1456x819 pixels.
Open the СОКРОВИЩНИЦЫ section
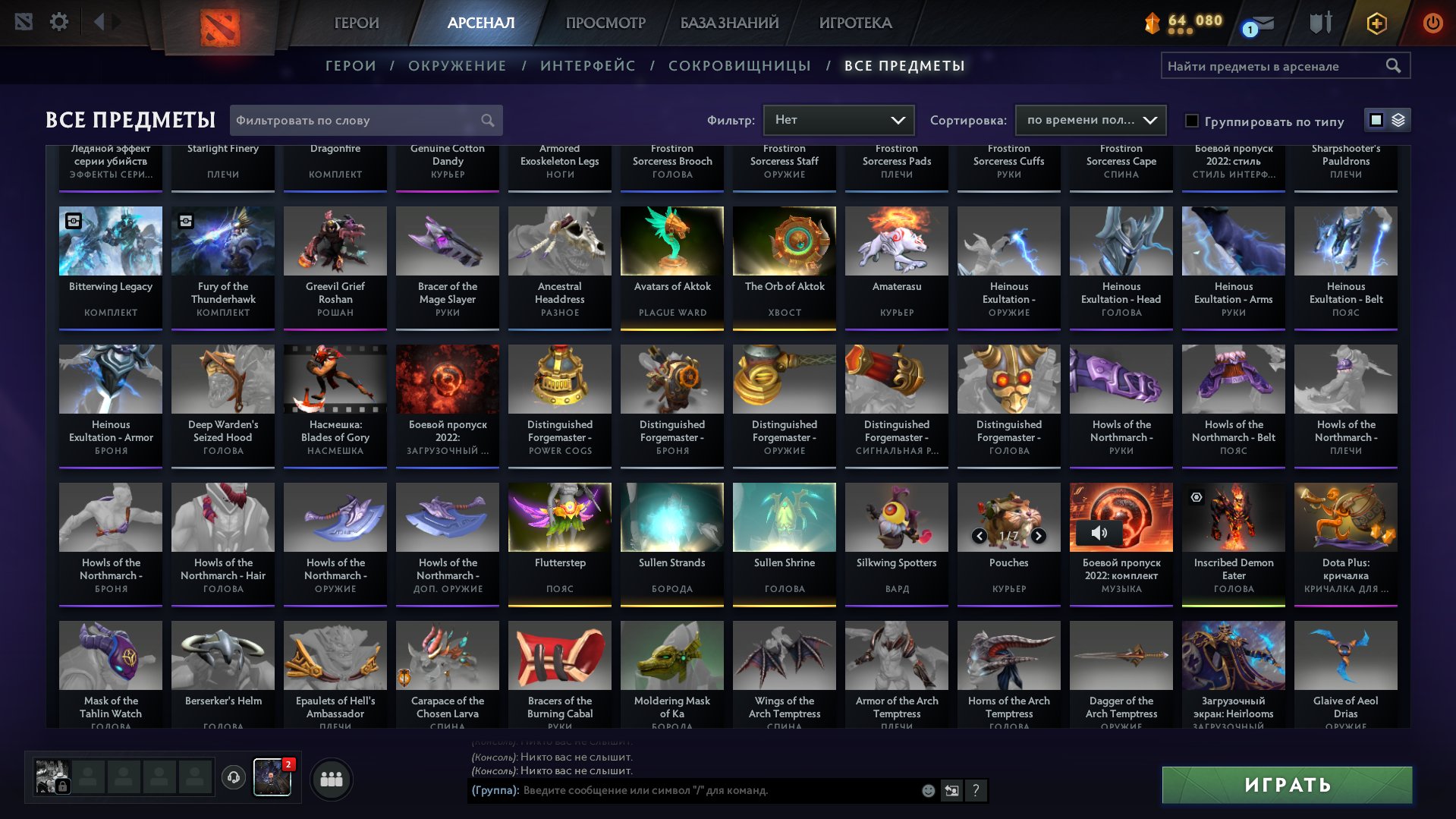click(738, 66)
